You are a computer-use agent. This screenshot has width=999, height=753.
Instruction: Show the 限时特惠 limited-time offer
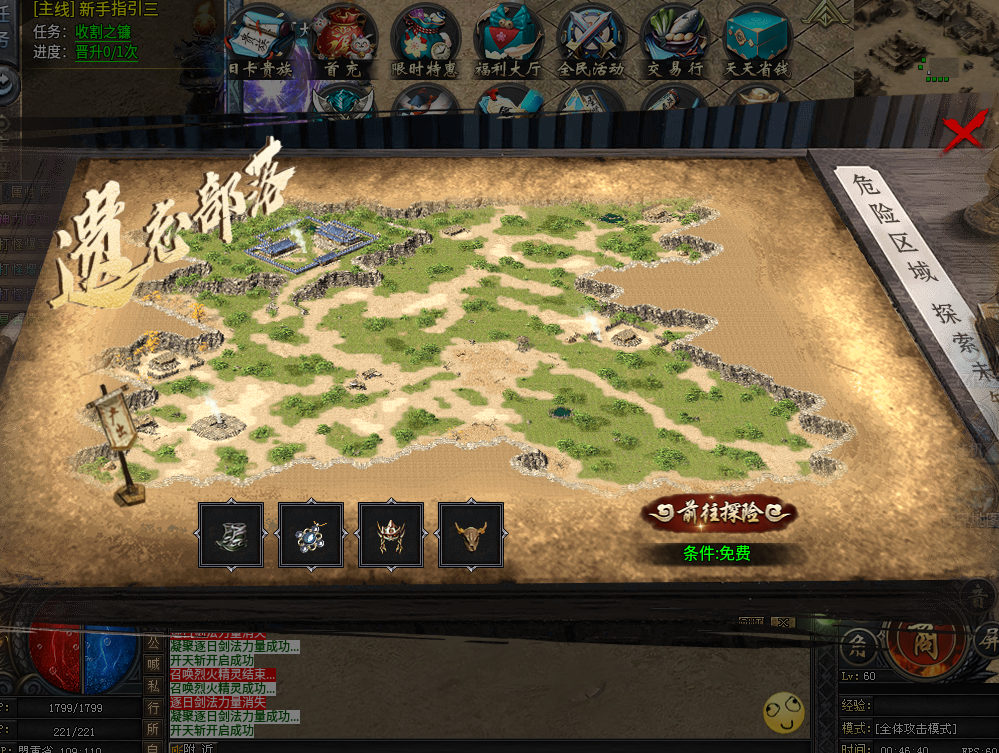click(x=425, y=40)
